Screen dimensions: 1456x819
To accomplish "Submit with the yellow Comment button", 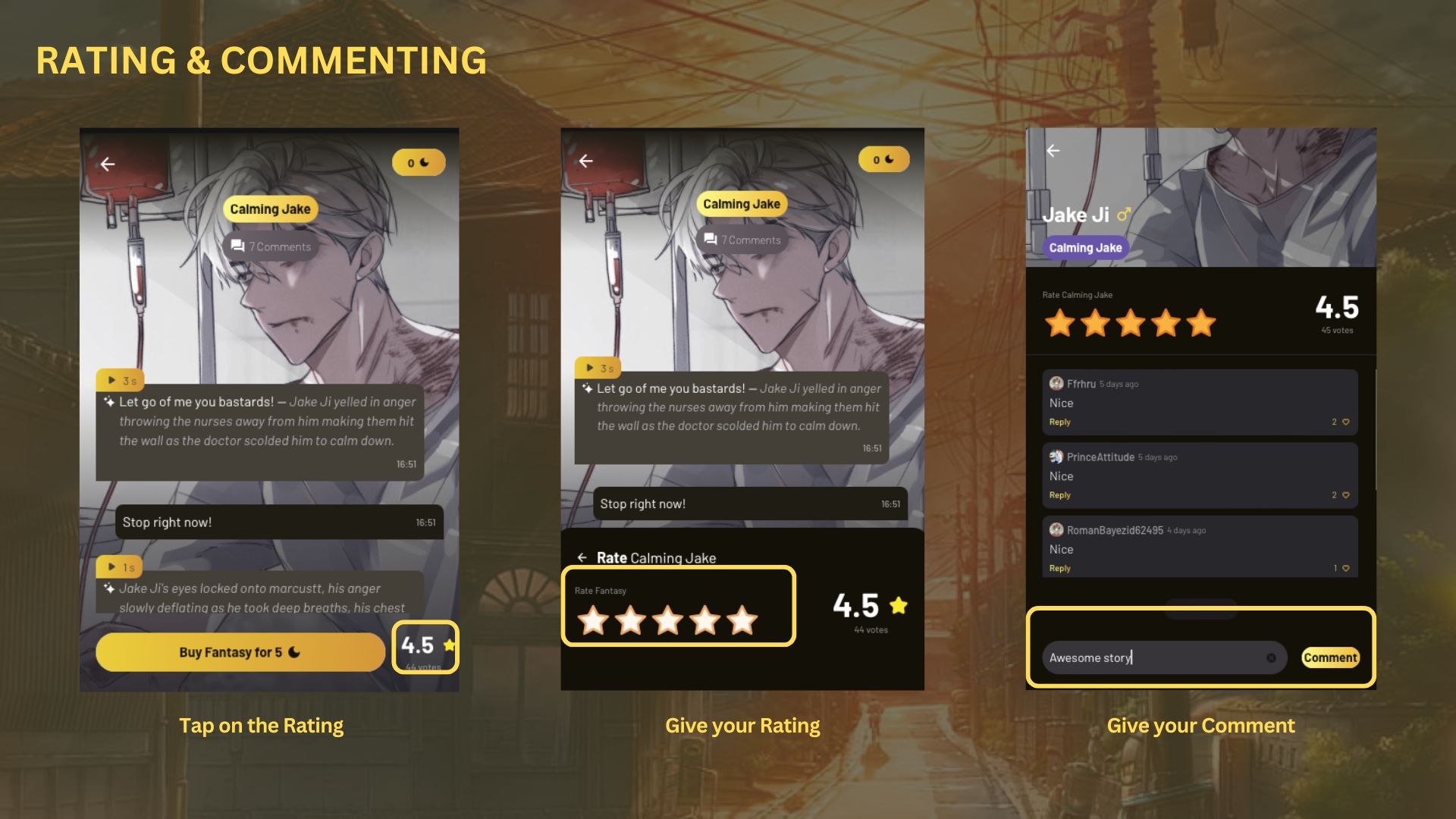I will 1330,657.
